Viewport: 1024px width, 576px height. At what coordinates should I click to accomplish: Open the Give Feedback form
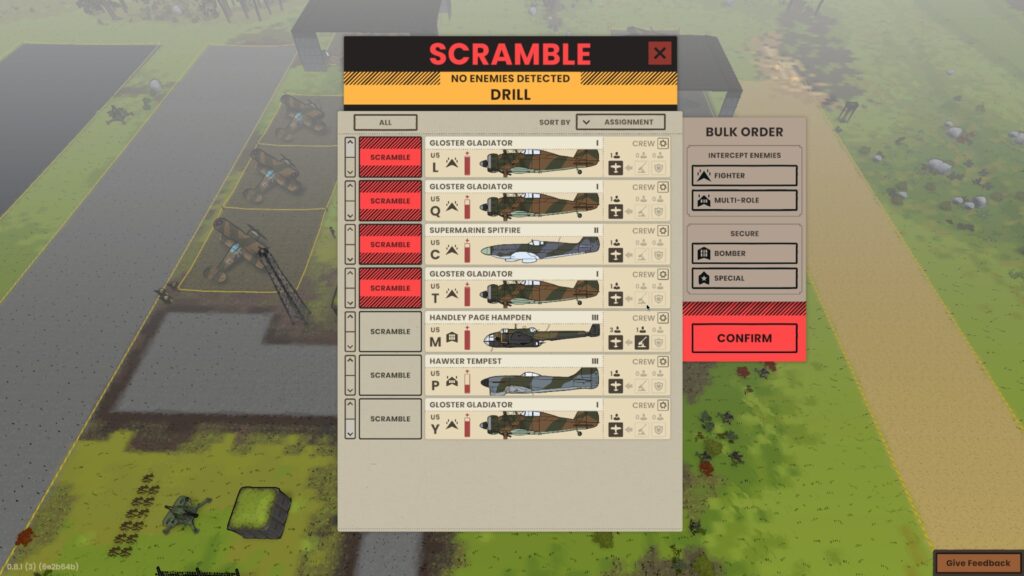(977, 563)
